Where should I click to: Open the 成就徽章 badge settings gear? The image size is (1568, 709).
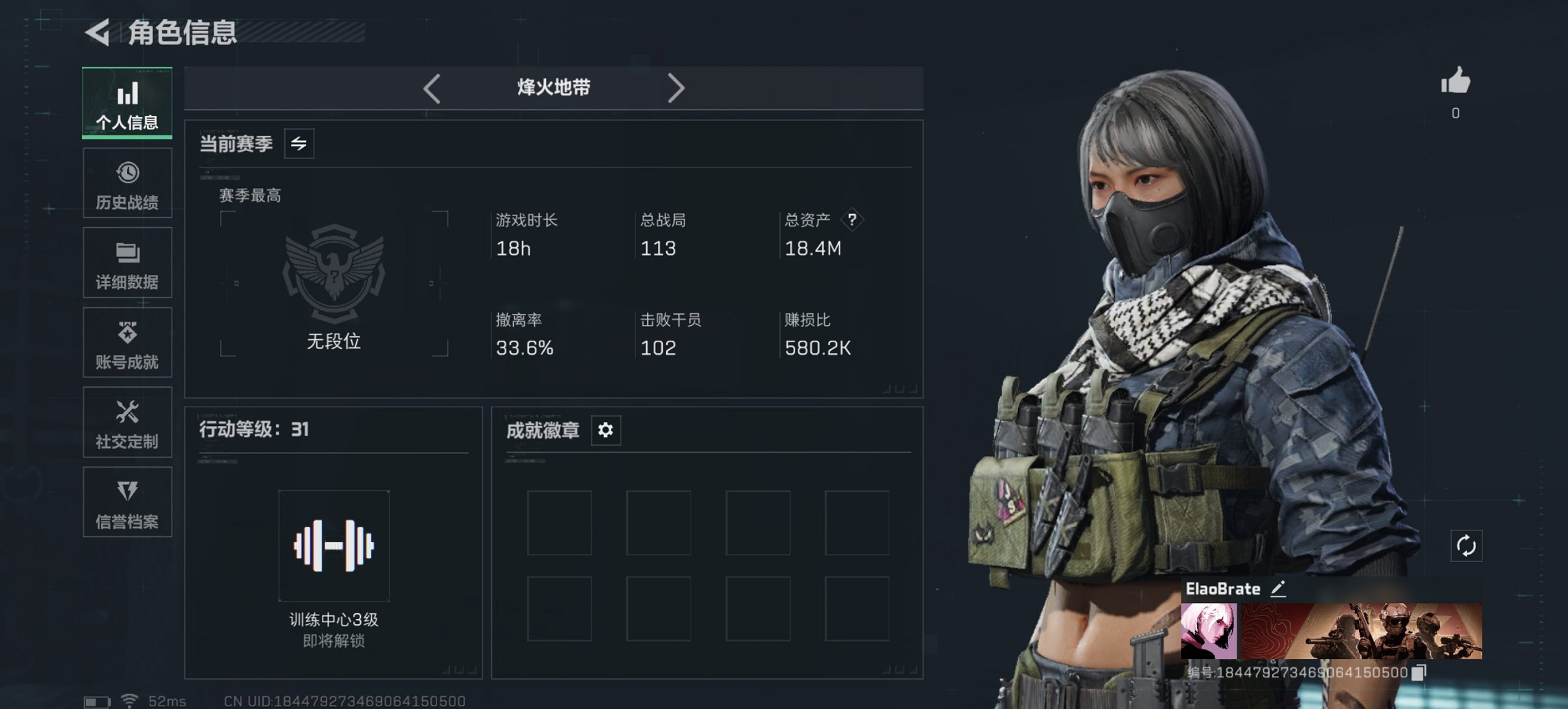[605, 430]
